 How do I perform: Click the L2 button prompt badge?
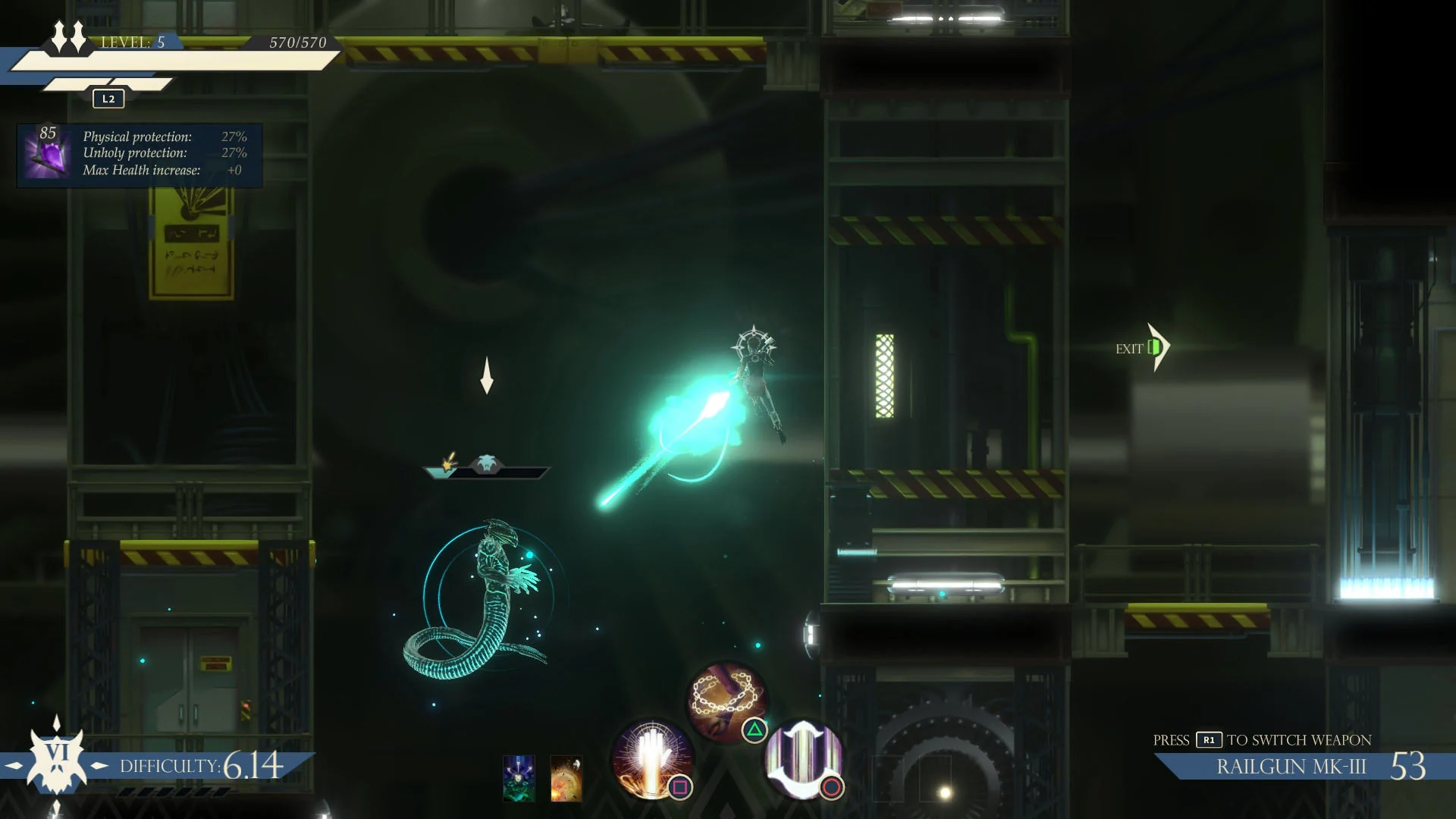tap(107, 98)
